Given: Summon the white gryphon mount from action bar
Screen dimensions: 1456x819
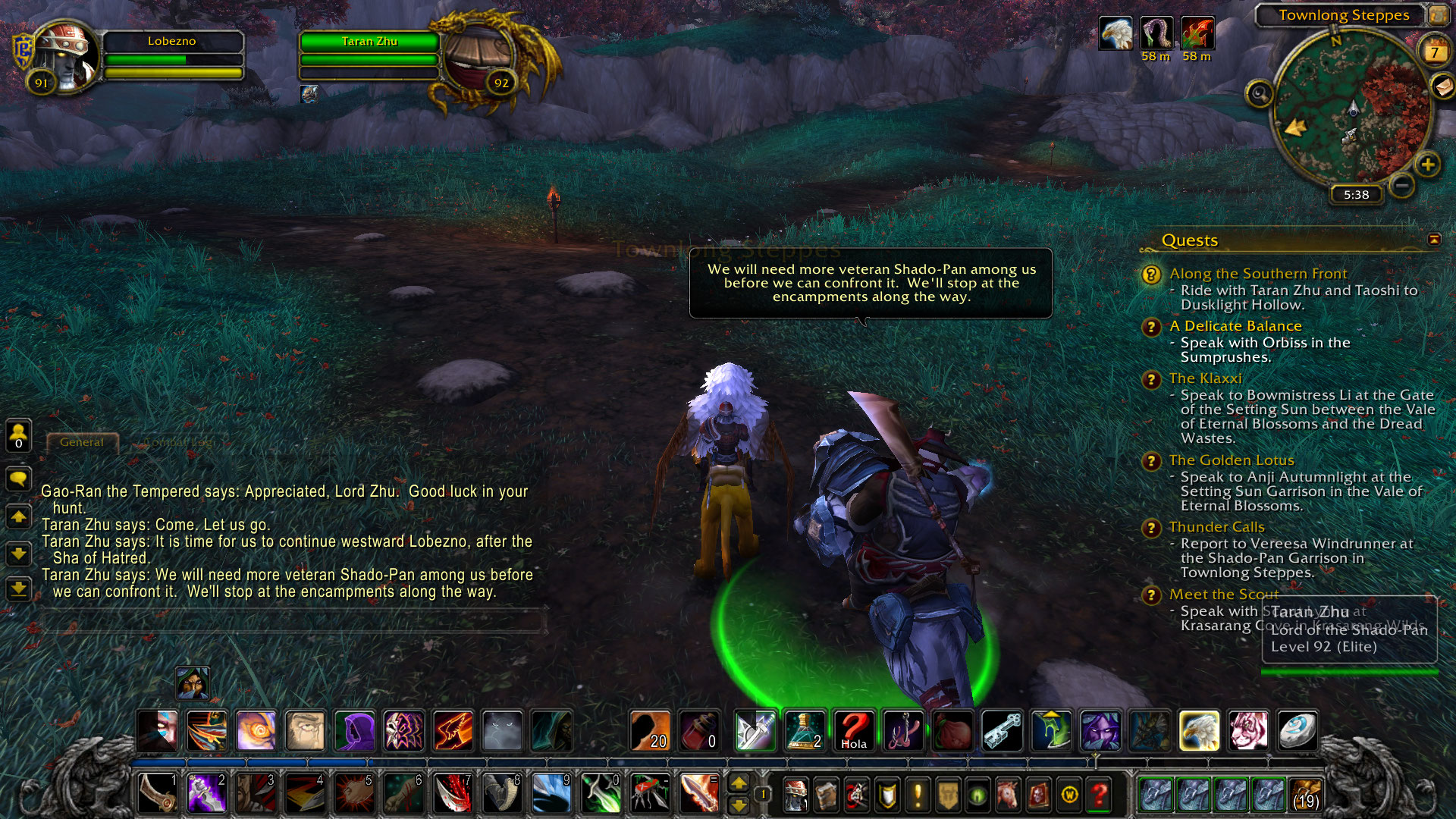Looking at the screenshot, I should [1199, 731].
